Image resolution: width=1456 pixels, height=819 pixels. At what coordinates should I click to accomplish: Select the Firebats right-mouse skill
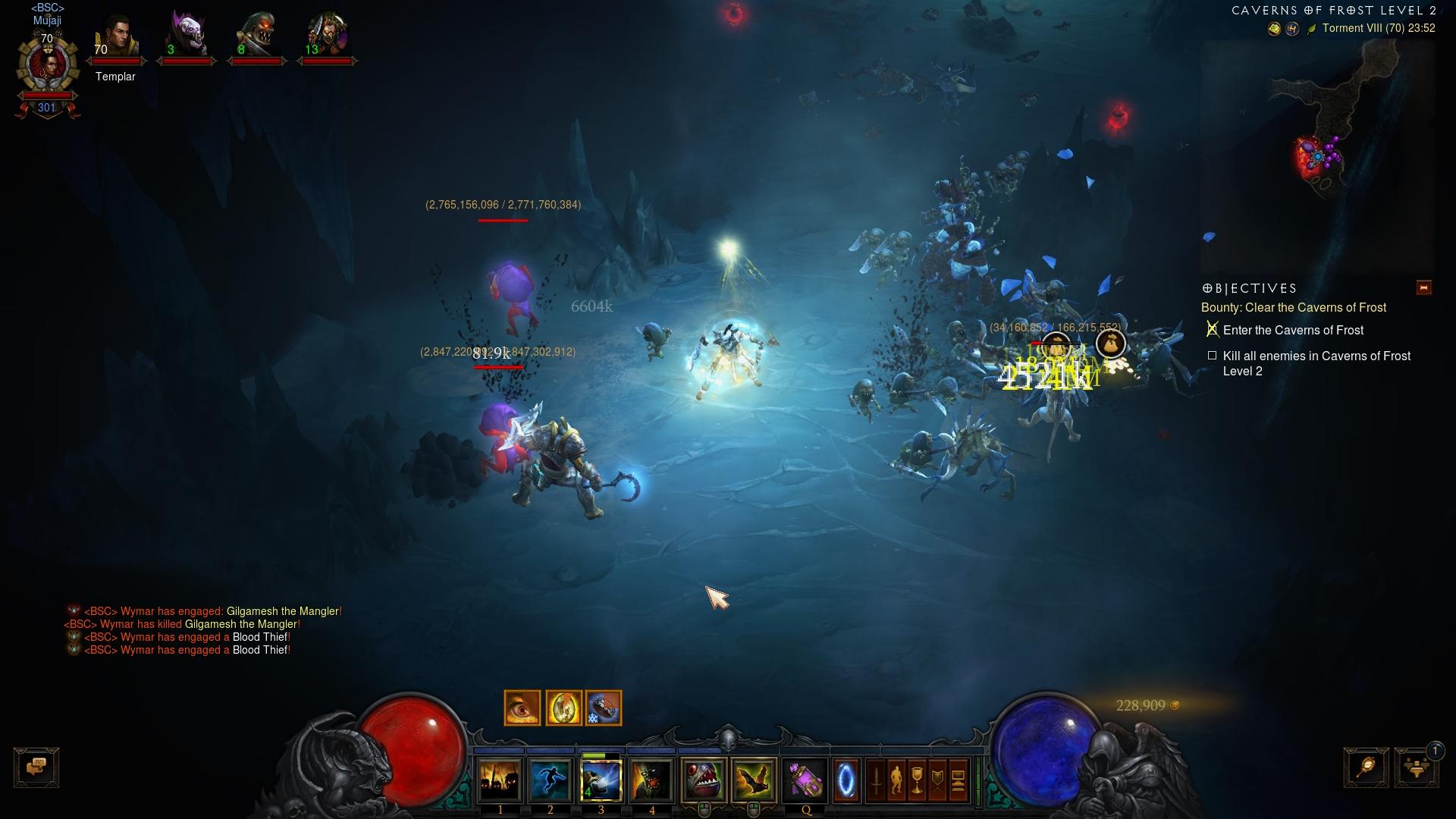[x=754, y=780]
